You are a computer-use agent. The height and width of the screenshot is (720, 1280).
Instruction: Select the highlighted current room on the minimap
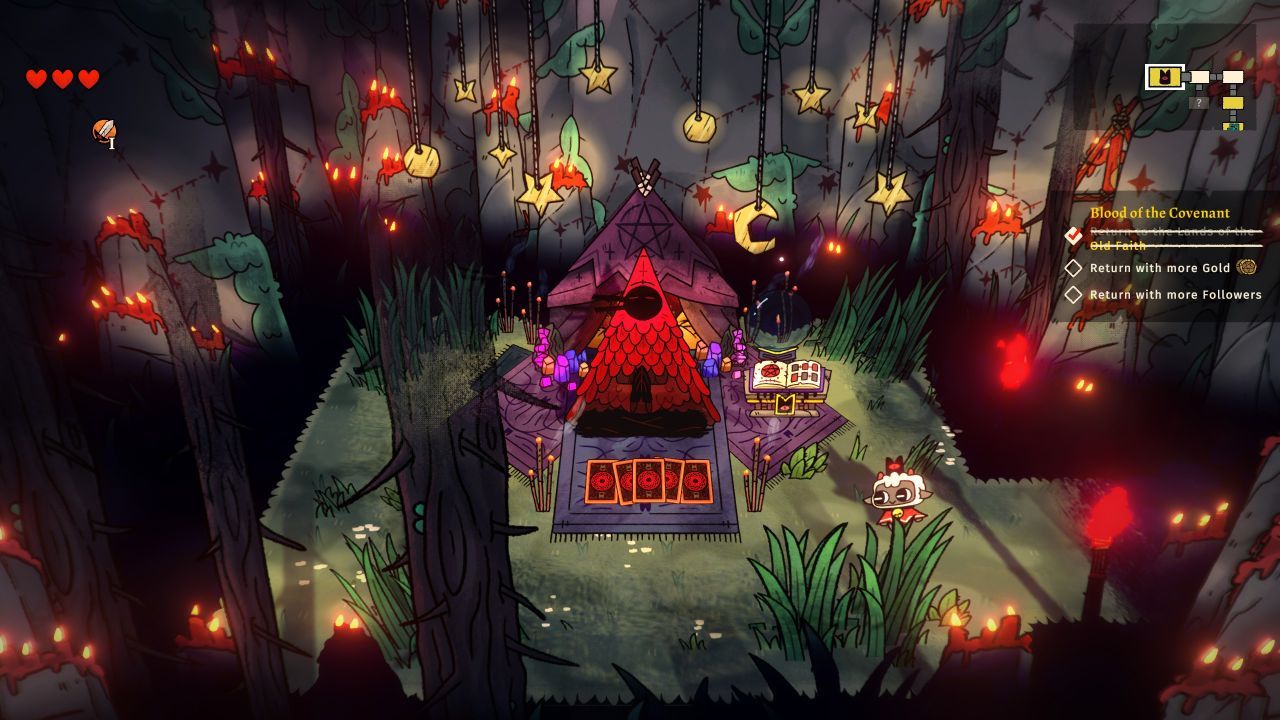point(1165,77)
